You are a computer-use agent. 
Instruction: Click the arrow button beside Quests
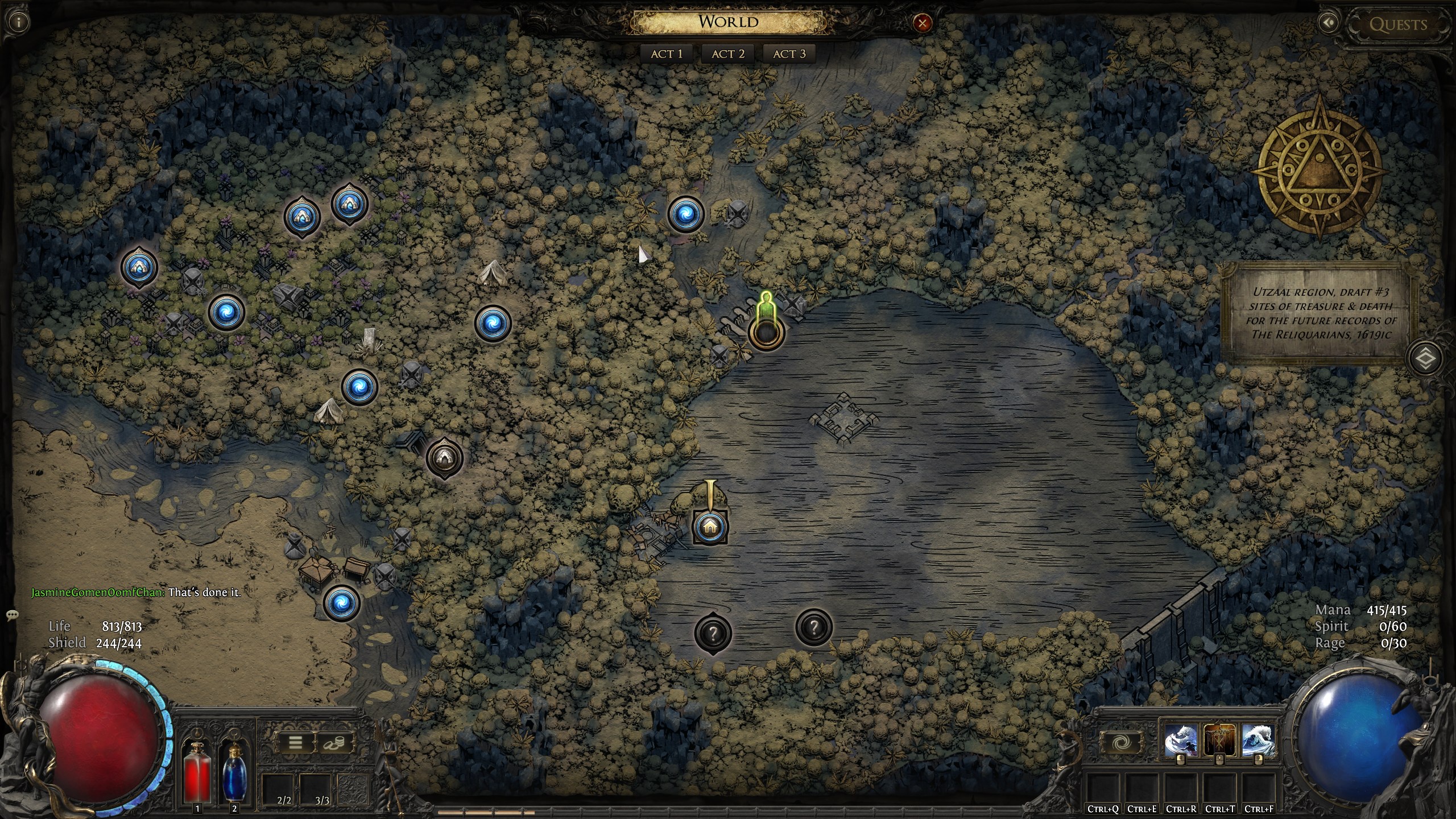pos(1329,23)
